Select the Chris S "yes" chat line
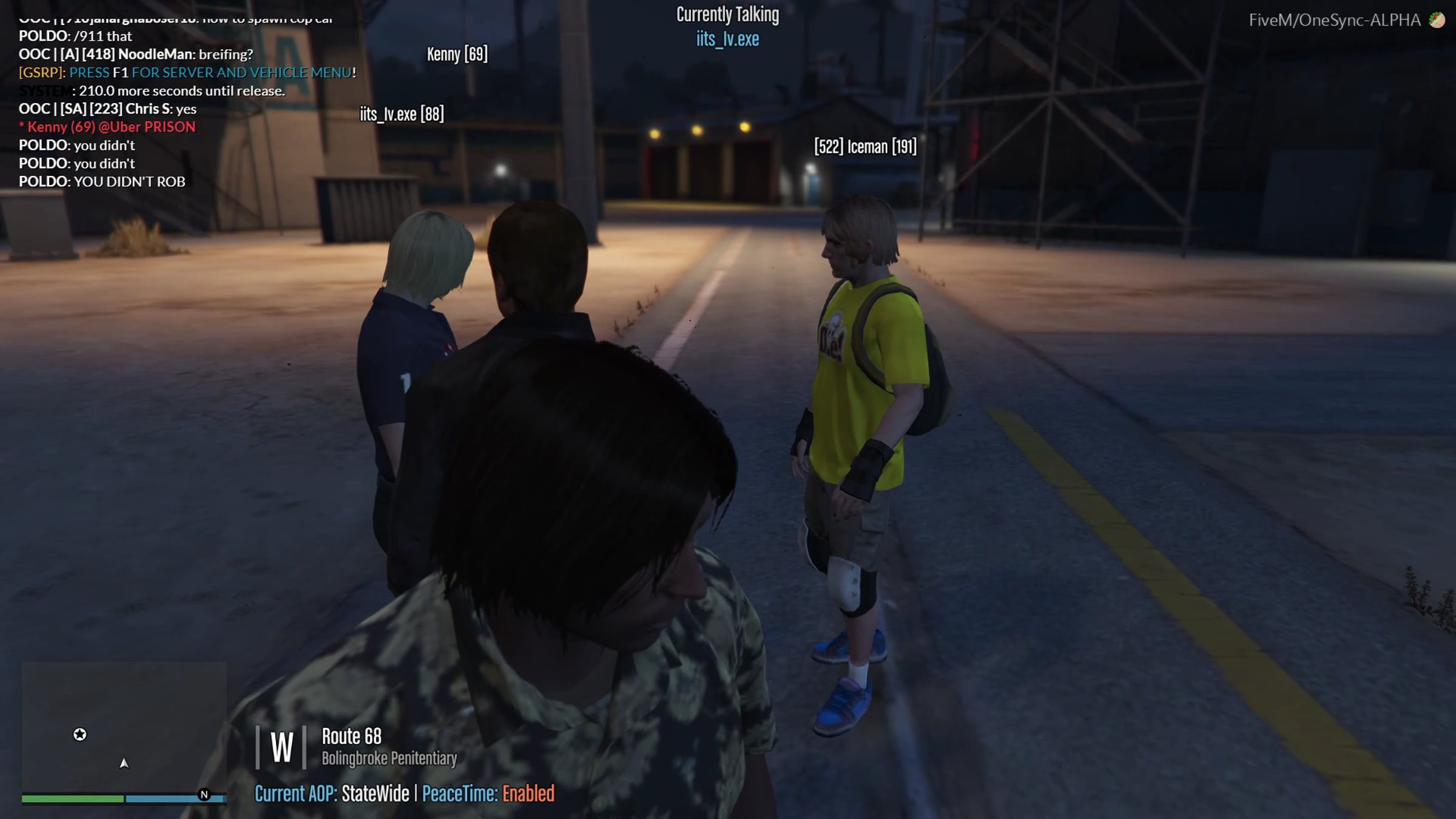 [107, 109]
